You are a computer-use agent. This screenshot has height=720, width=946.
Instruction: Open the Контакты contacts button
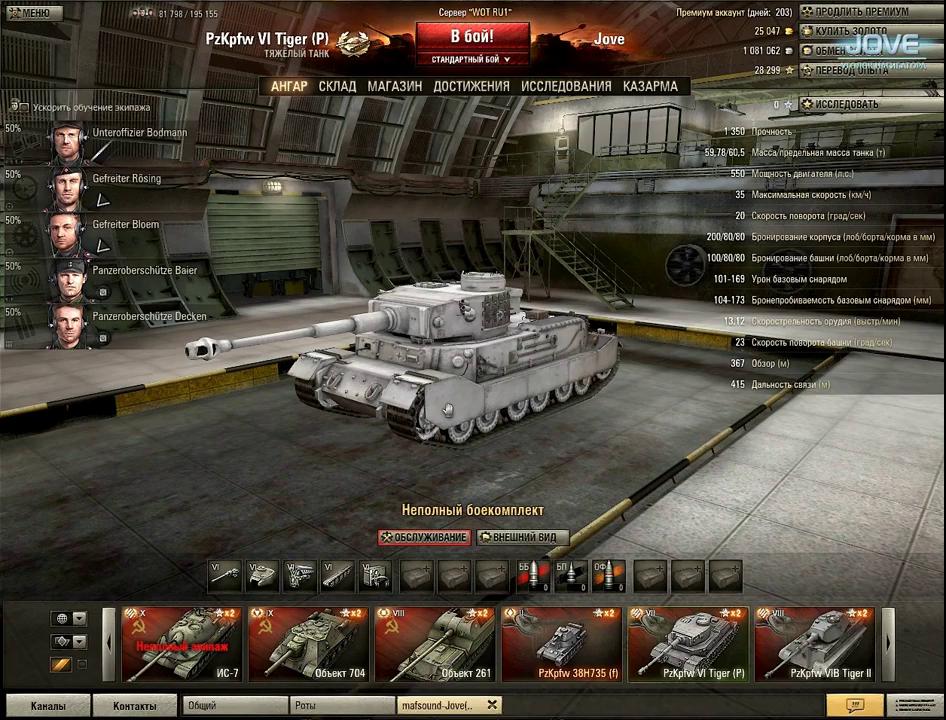tap(134, 706)
